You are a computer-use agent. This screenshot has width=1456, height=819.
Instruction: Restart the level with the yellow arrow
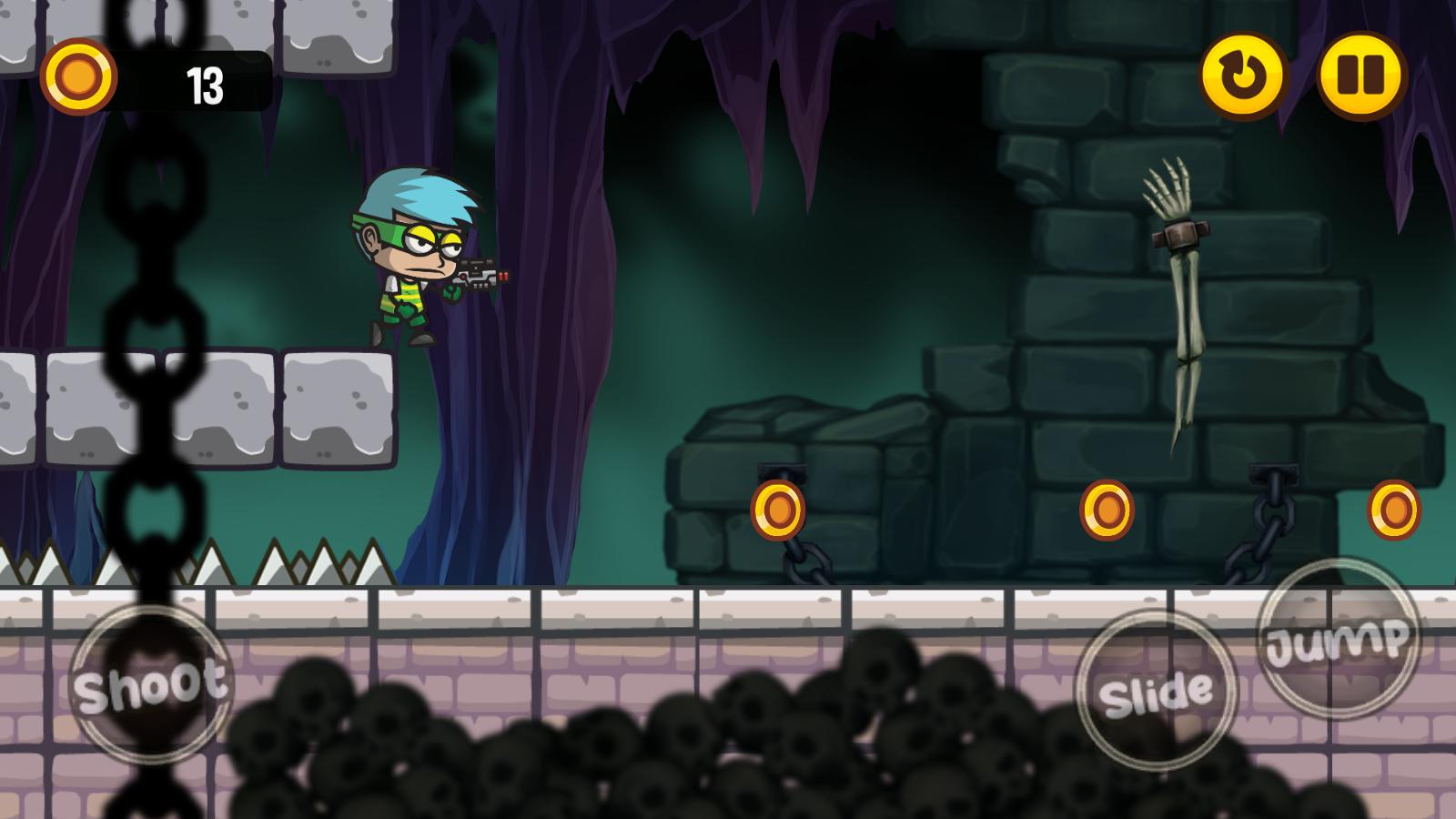(1243, 76)
